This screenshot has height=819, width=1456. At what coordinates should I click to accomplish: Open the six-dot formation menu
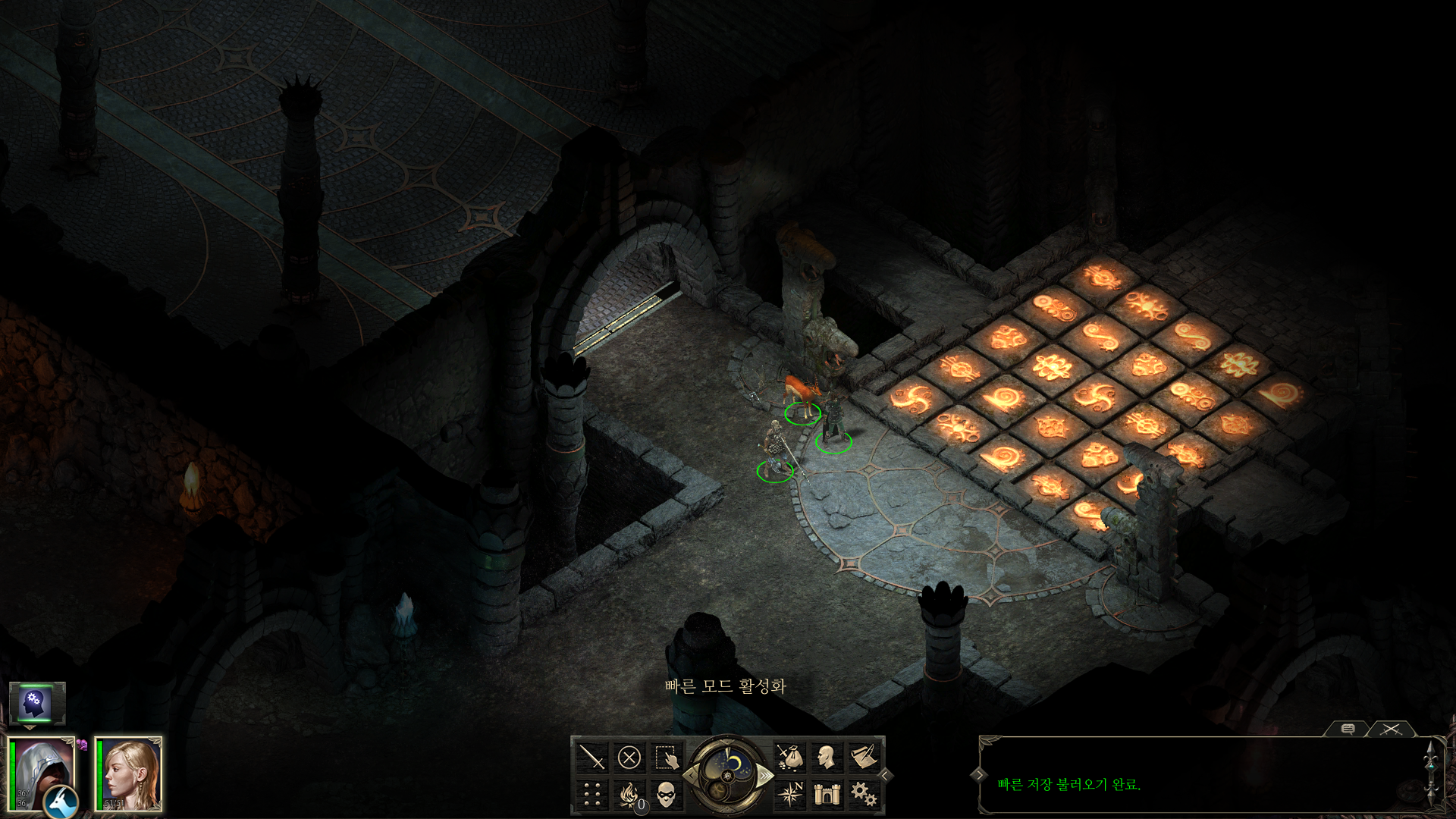coord(592,794)
